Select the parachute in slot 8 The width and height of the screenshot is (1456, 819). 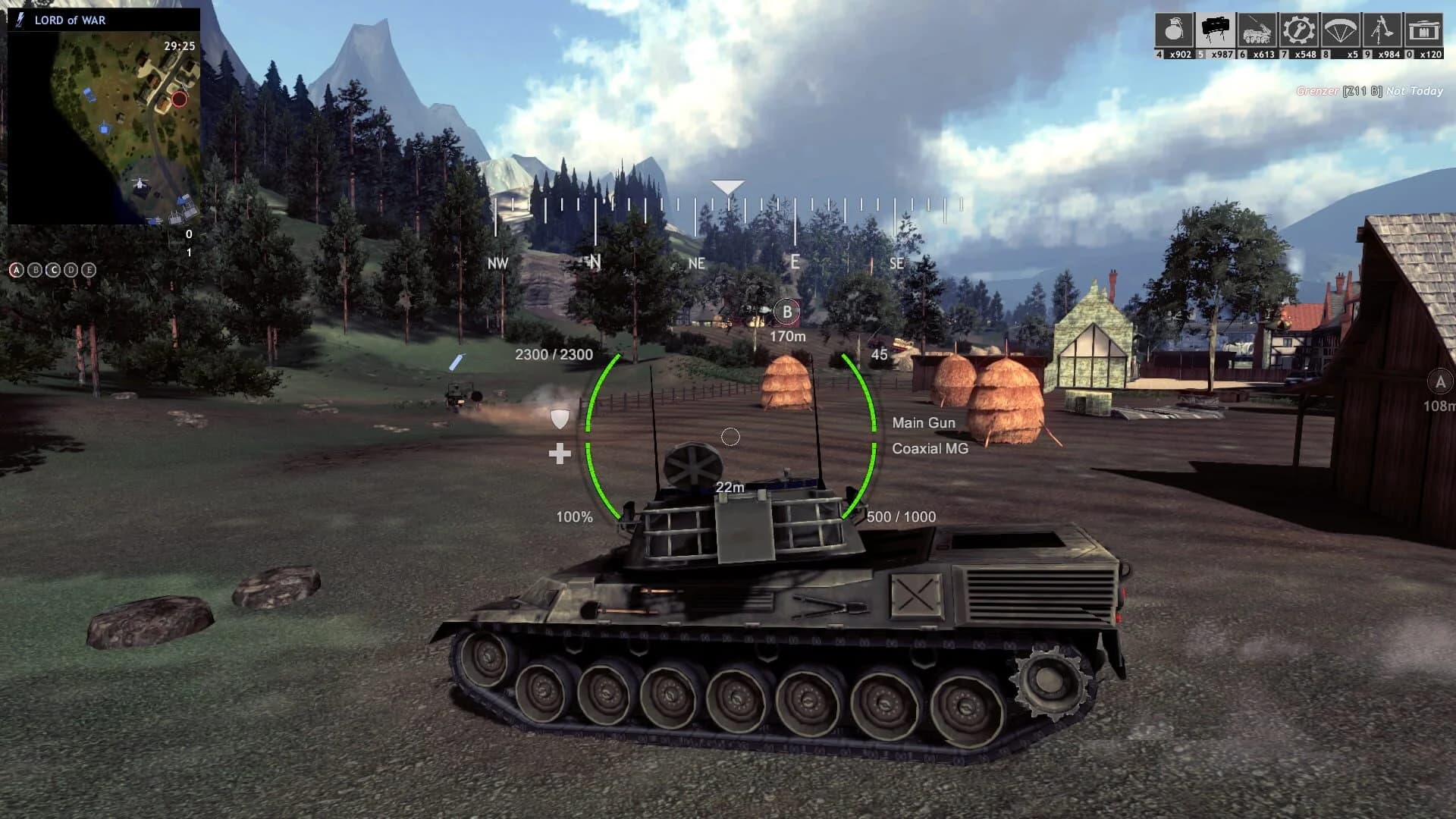pyautogui.click(x=1339, y=30)
